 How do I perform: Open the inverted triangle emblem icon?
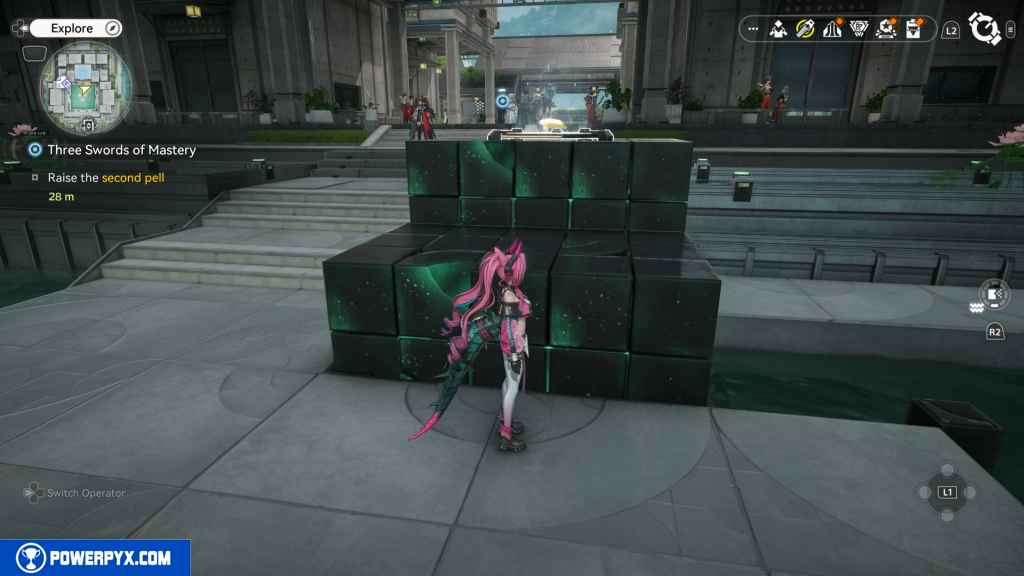858,29
